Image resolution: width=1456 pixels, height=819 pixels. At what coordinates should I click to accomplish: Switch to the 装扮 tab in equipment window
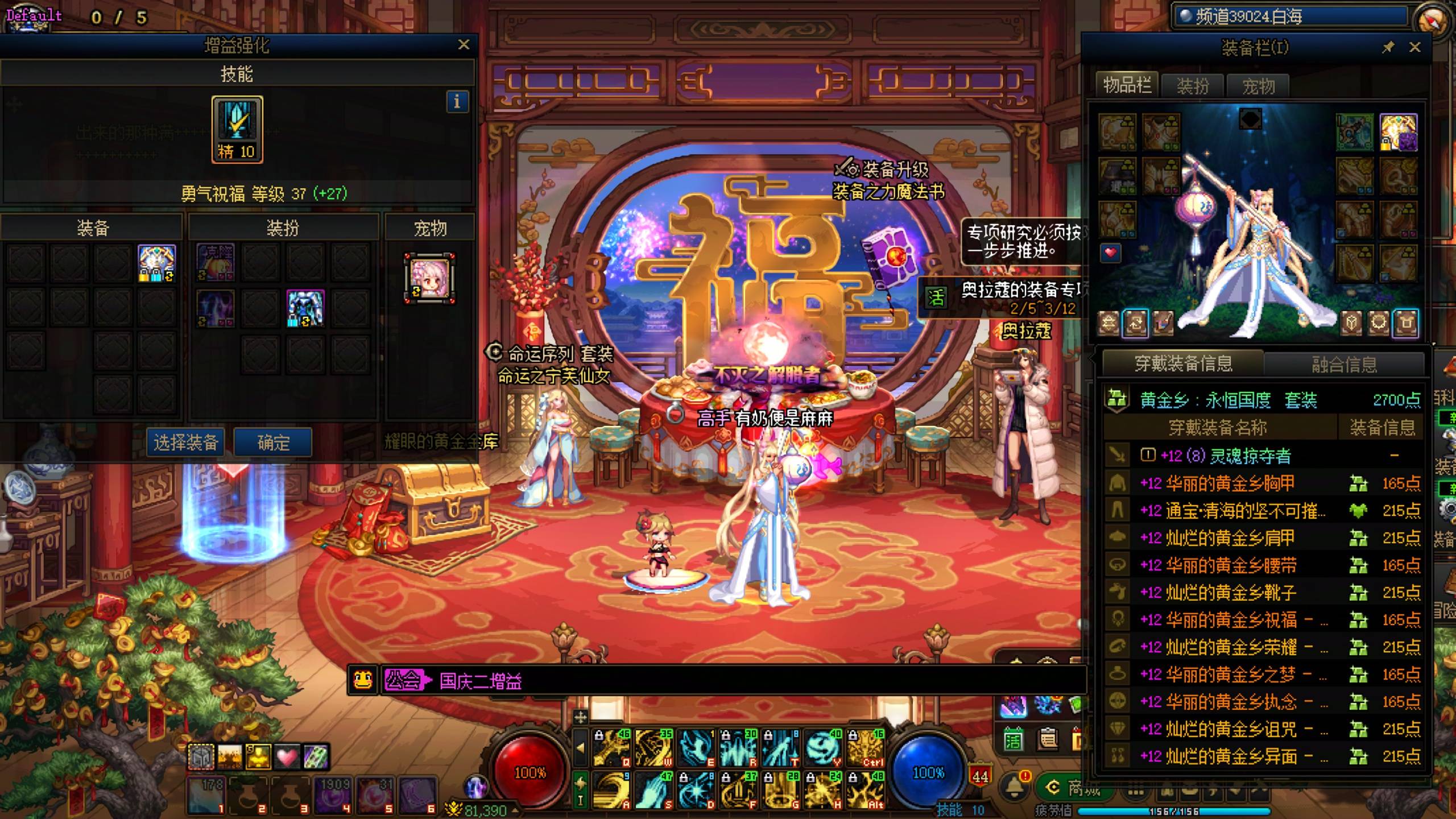(1193, 86)
